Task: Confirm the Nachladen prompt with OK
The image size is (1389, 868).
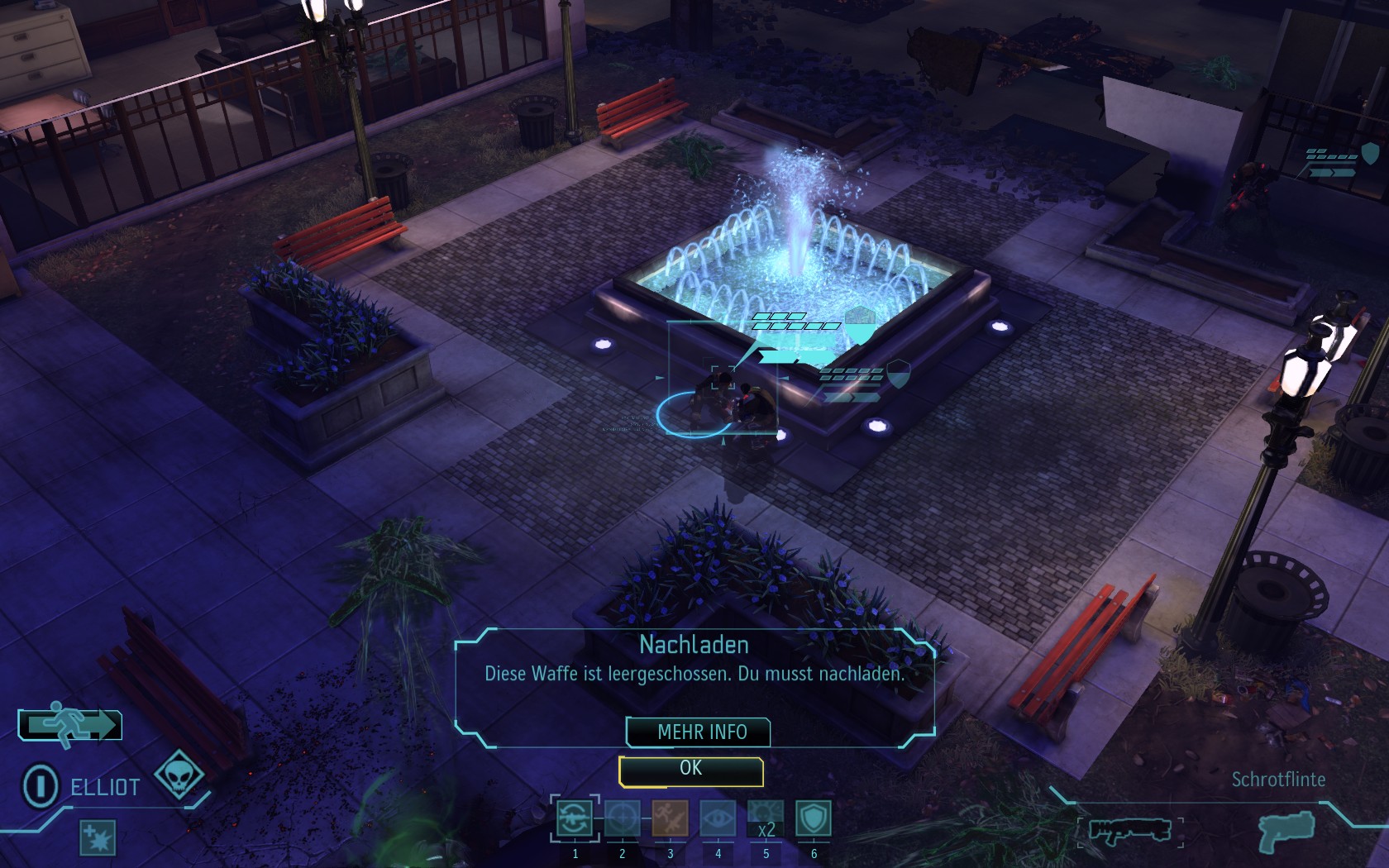Action: click(x=690, y=770)
